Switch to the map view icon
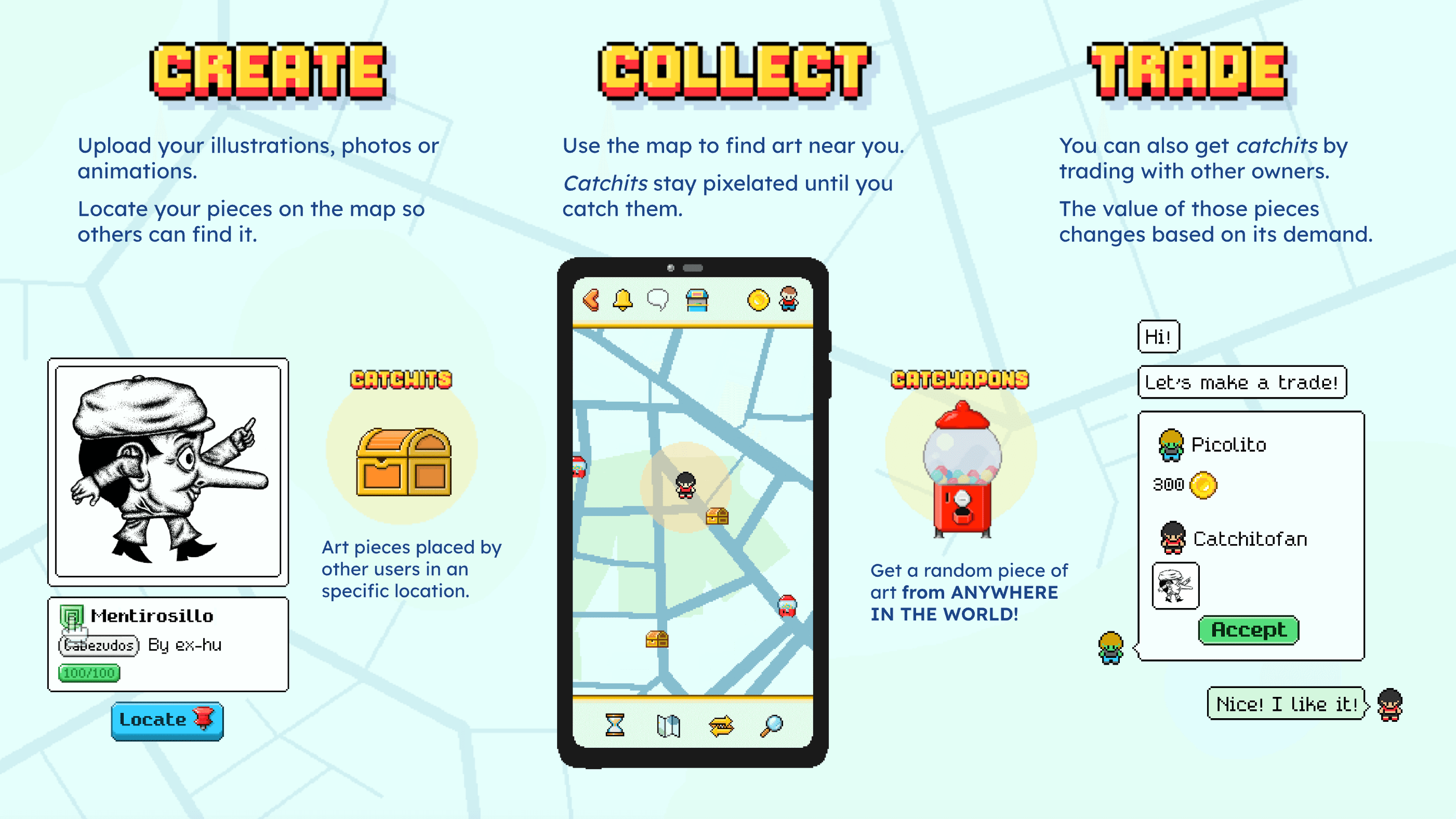The height and width of the screenshot is (819, 1456). (x=670, y=726)
